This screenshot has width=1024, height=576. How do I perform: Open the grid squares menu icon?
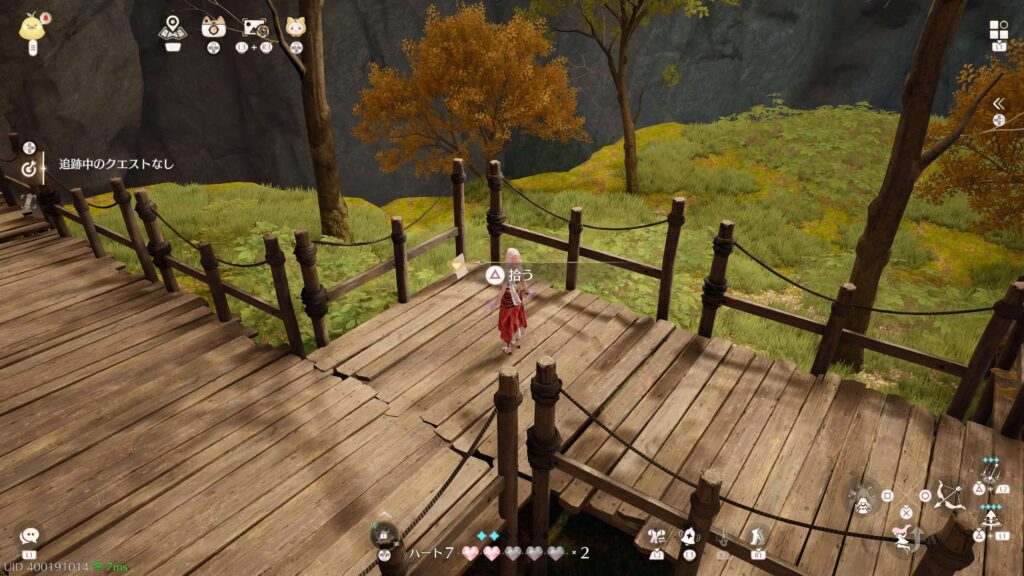(x=998, y=29)
